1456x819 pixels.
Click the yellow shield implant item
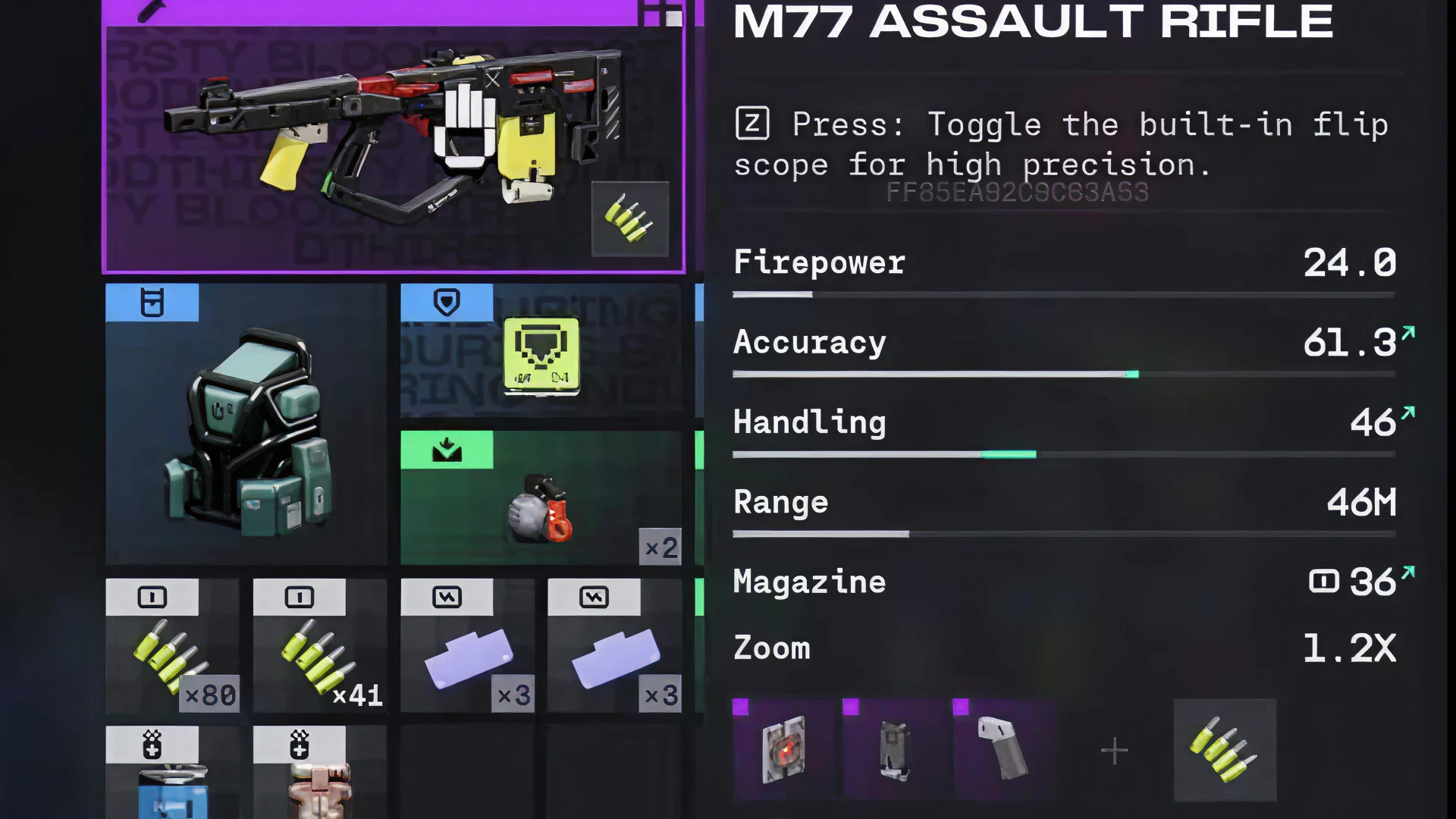541,355
